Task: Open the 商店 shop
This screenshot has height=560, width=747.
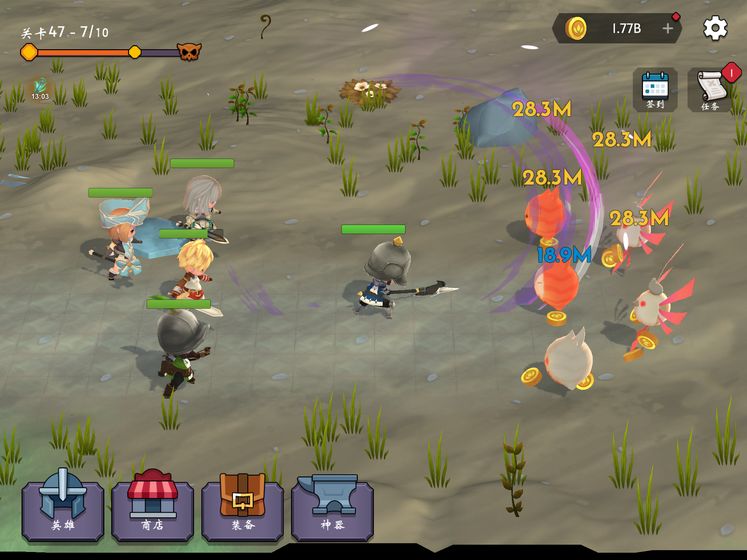Action: pyautogui.click(x=152, y=509)
